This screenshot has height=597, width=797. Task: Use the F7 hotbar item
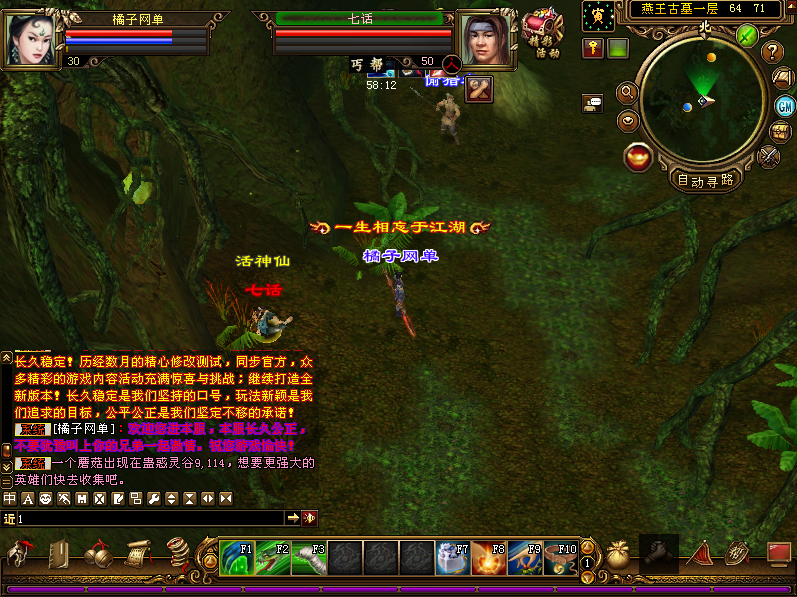click(452, 557)
